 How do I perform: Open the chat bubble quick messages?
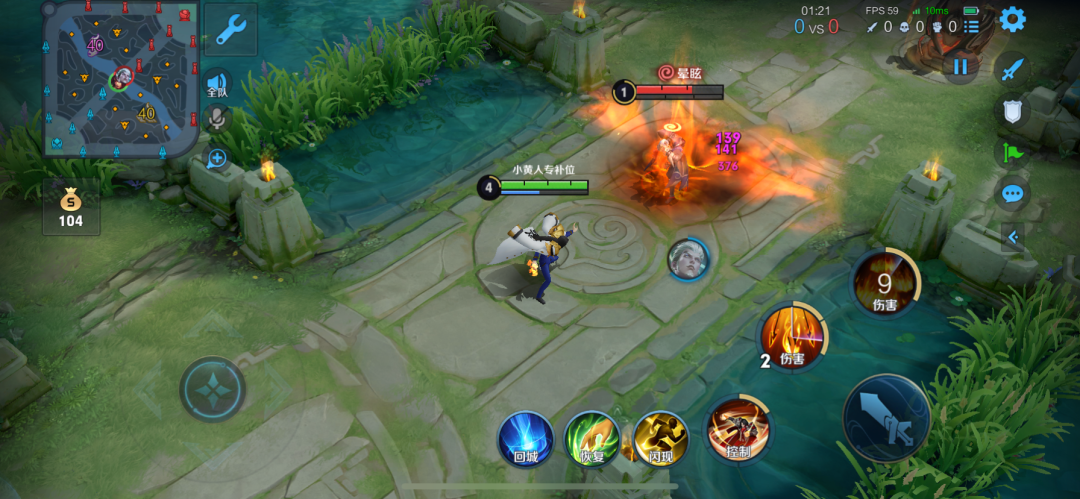click(1012, 194)
